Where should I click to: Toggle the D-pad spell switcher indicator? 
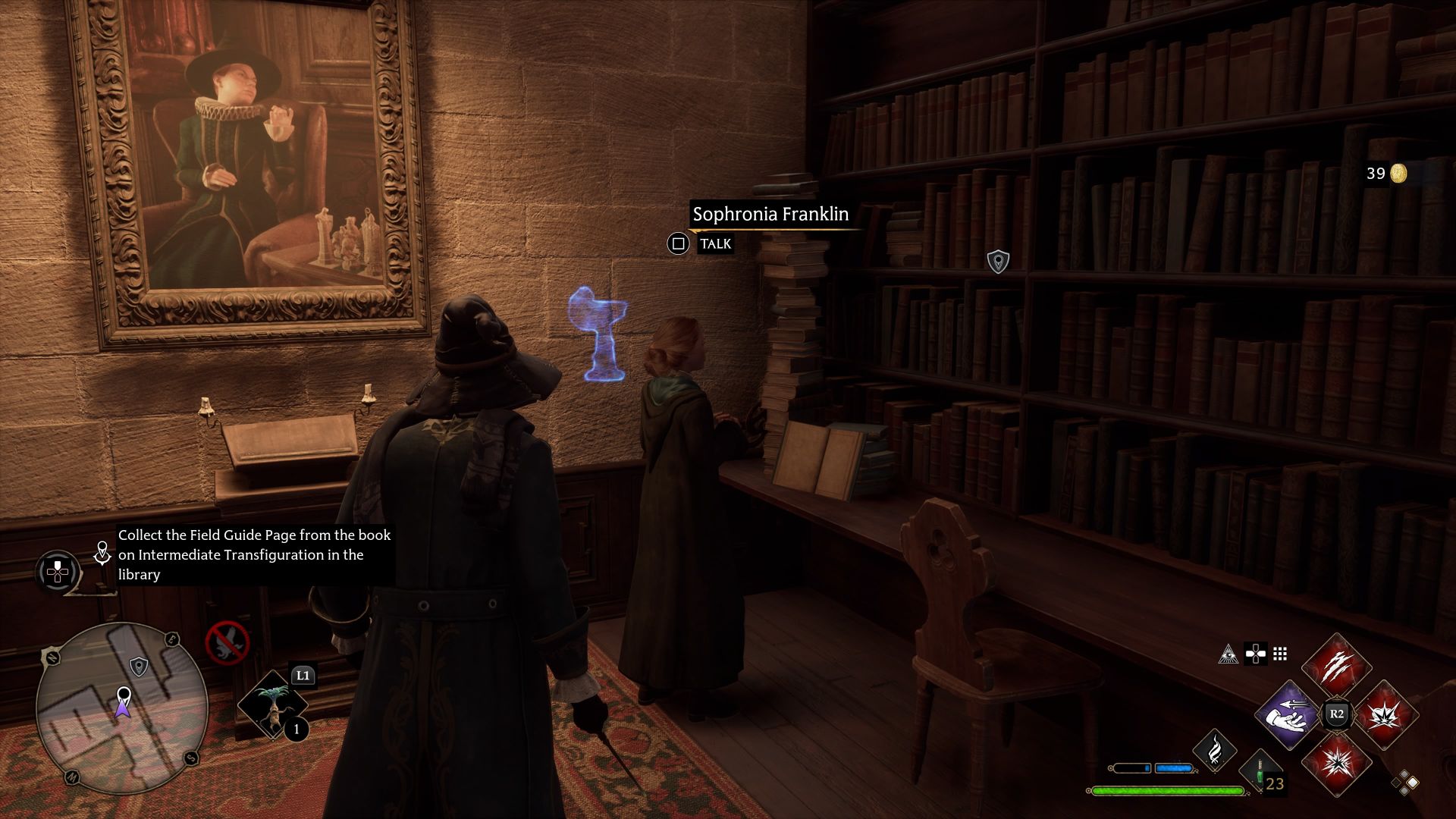1255,654
